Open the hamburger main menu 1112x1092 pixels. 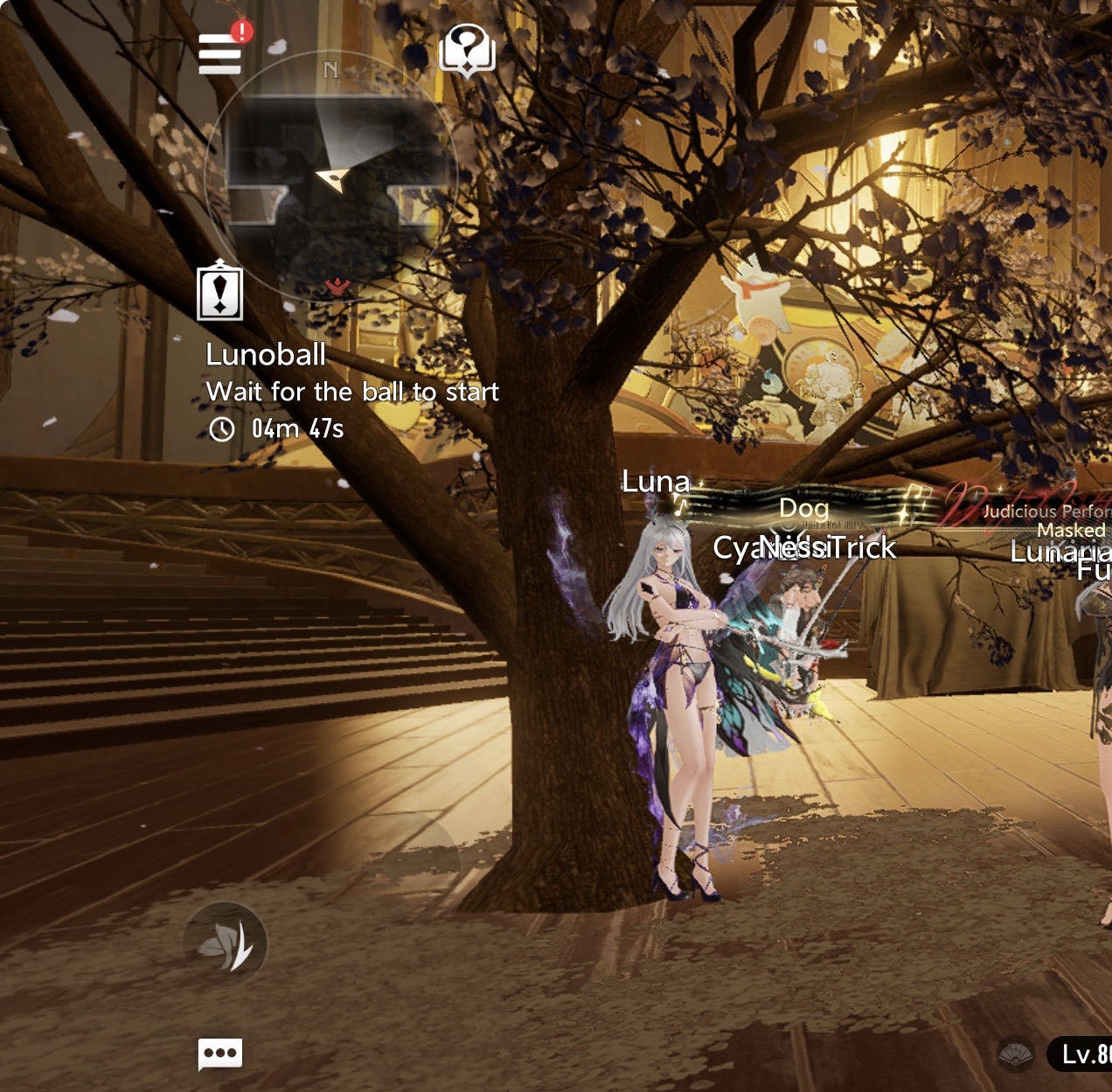tap(219, 54)
